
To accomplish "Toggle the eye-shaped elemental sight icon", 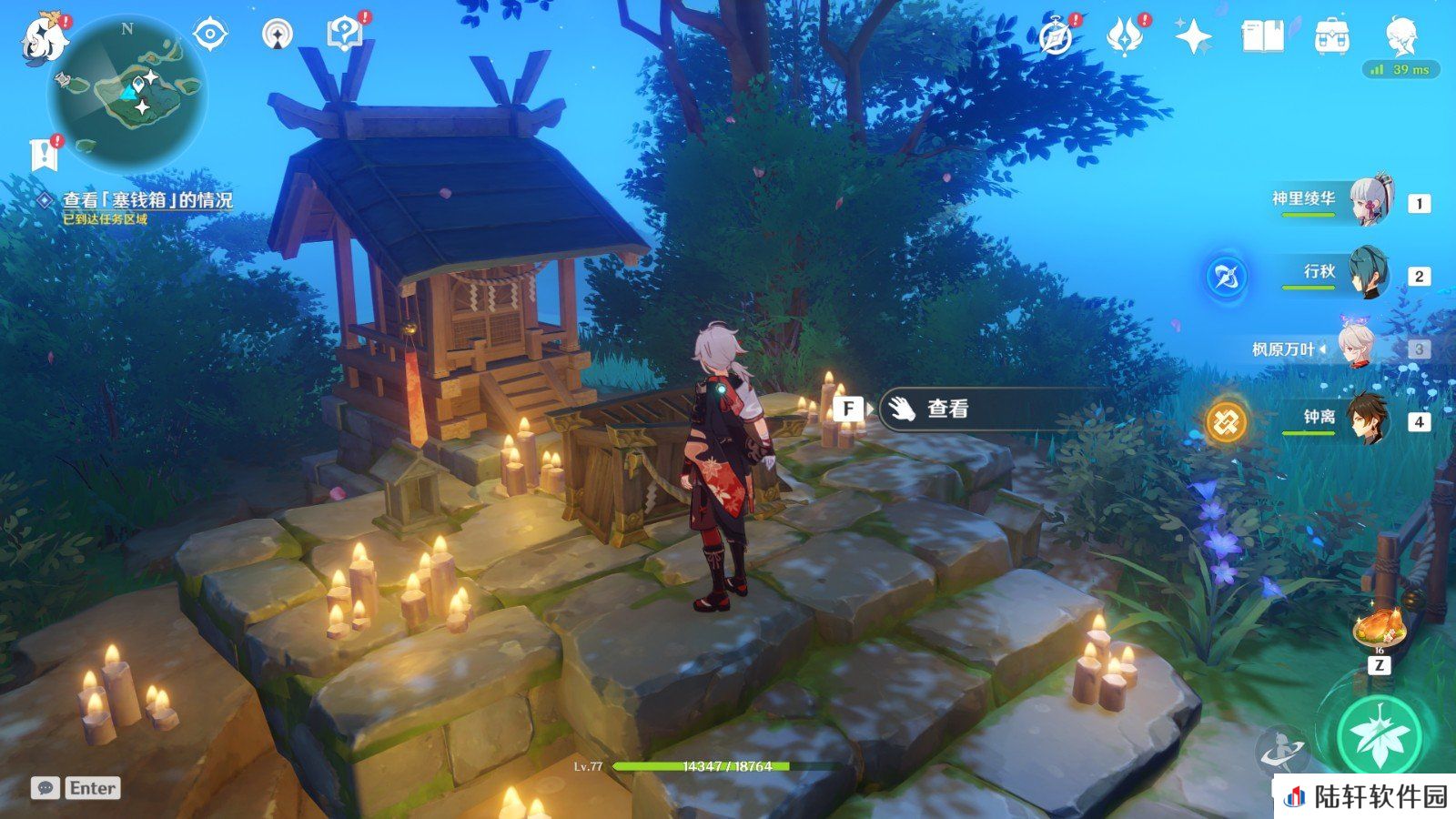I will (210, 35).
